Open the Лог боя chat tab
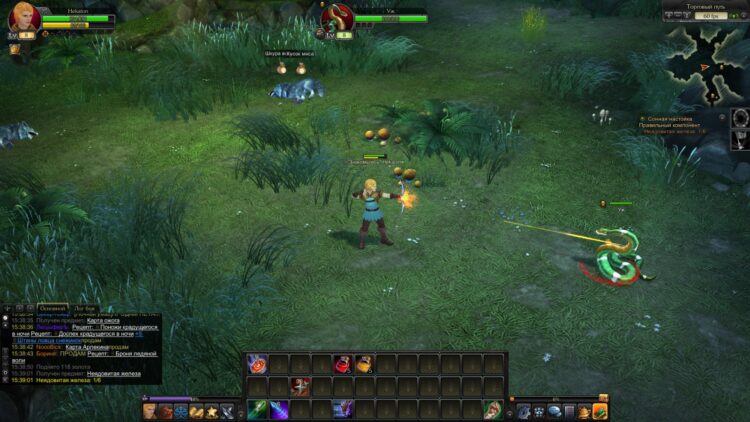This screenshot has height=422, width=750. (85, 308)
